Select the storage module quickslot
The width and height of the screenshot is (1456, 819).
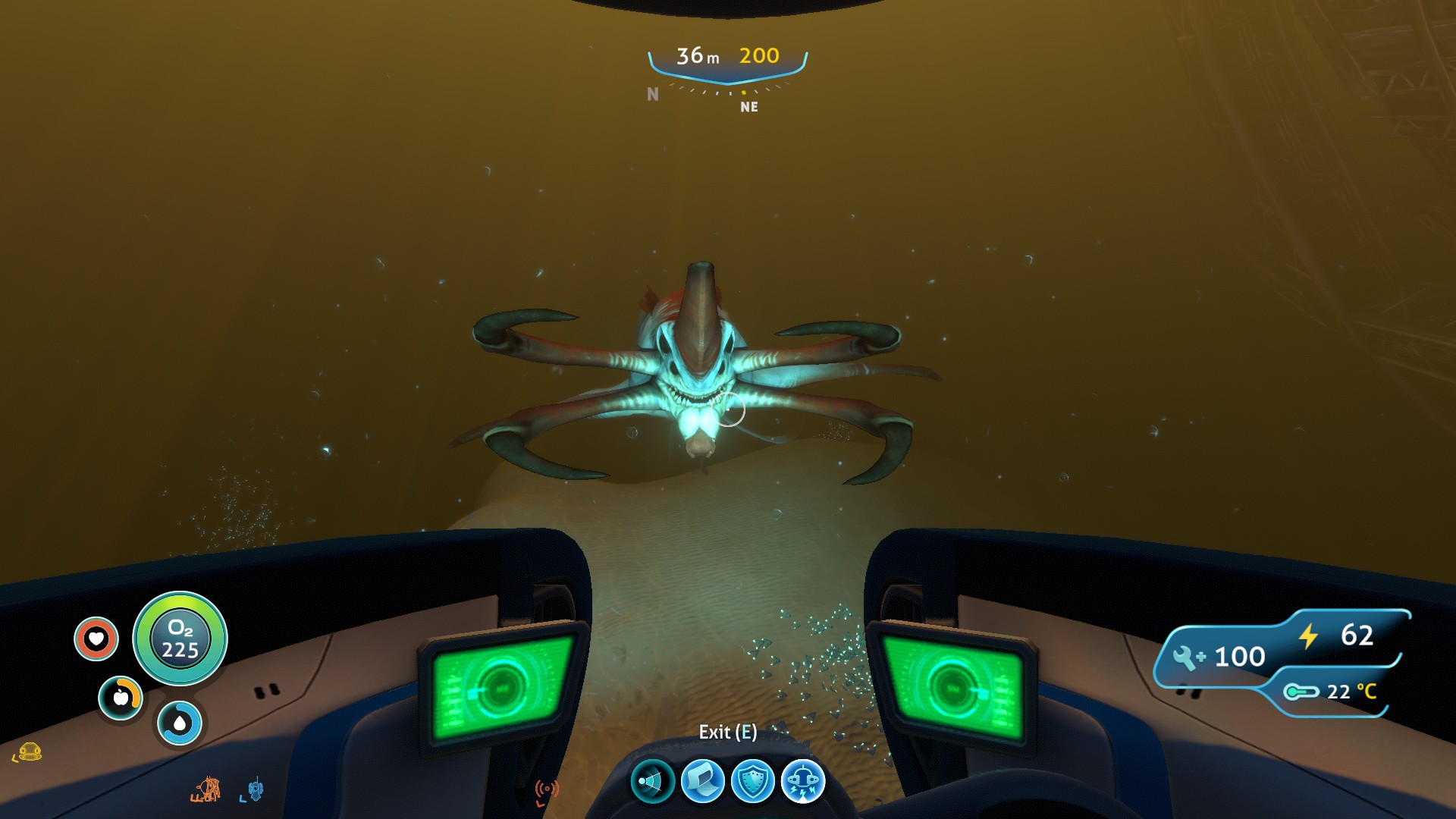point(702,781)
